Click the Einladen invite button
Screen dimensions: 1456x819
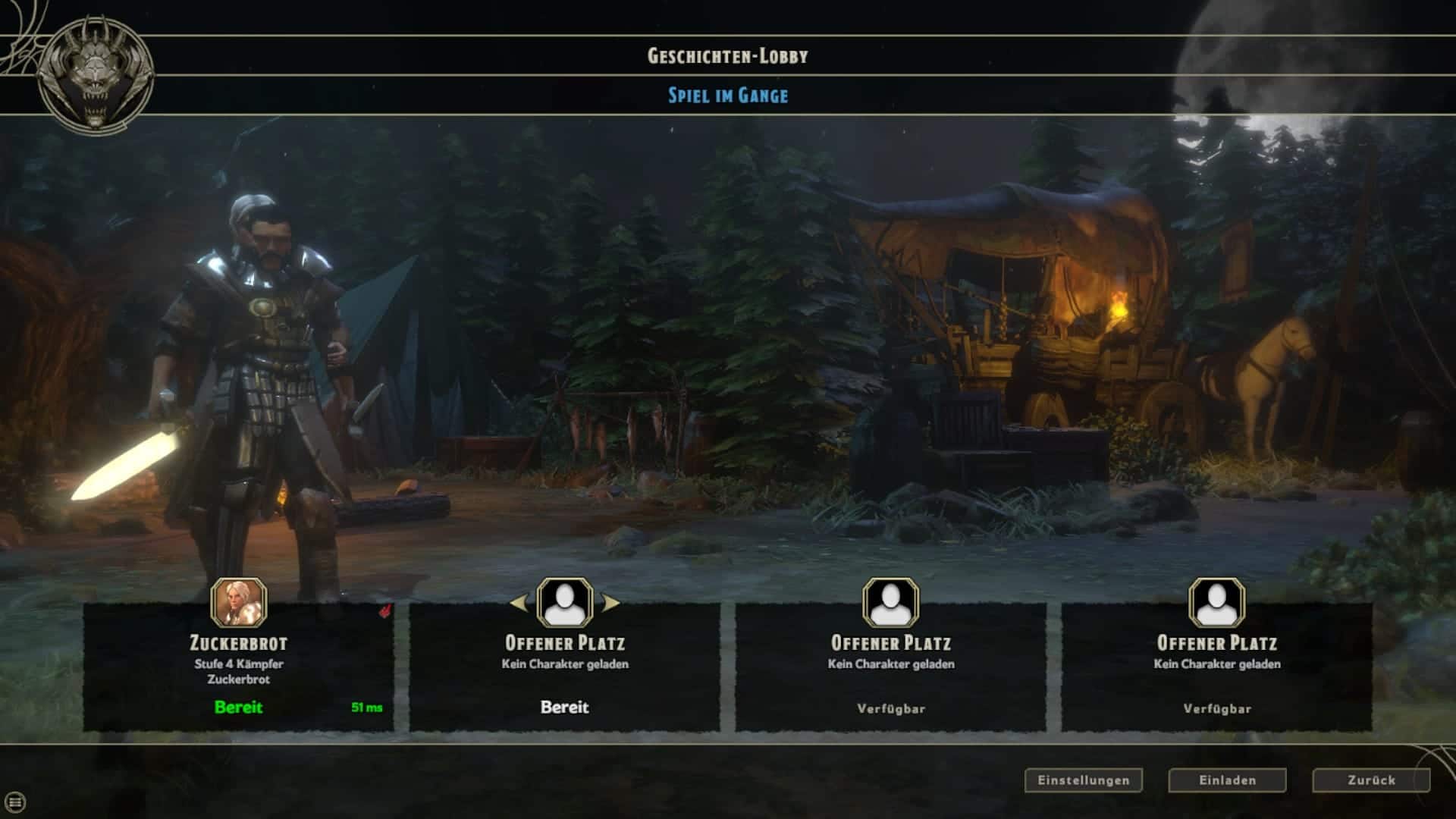tap(1227, 780)
